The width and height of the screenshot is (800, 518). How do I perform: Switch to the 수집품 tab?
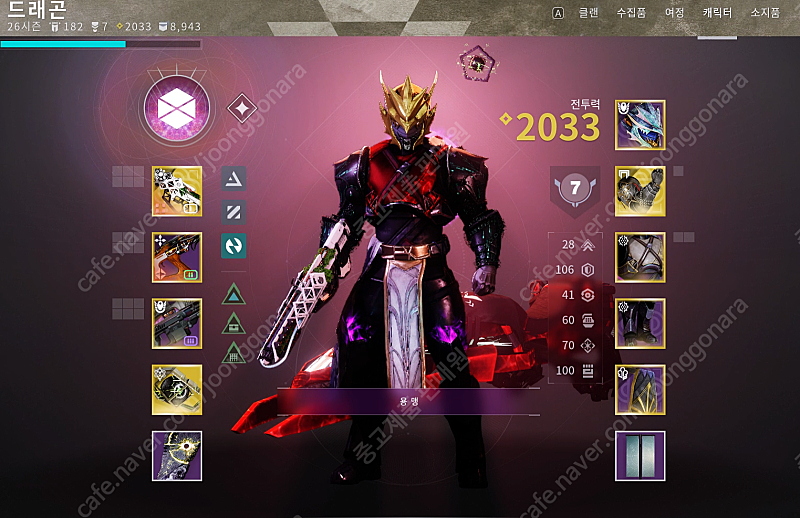[x=631, y=13]
